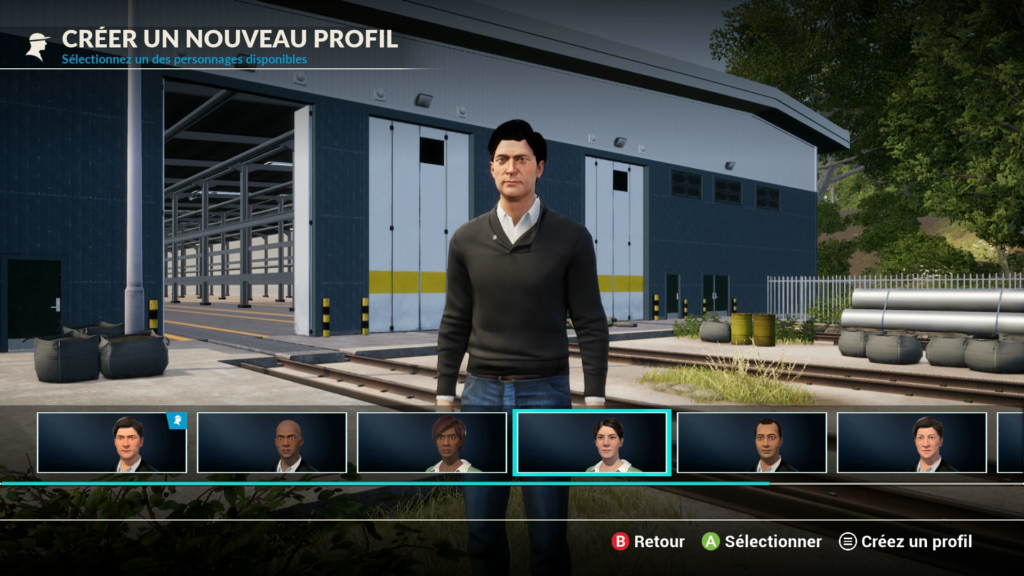Select the character thumbnail with blue badge
The height and width of the screenshot is (576, 1024).
(x=112, y=442)
